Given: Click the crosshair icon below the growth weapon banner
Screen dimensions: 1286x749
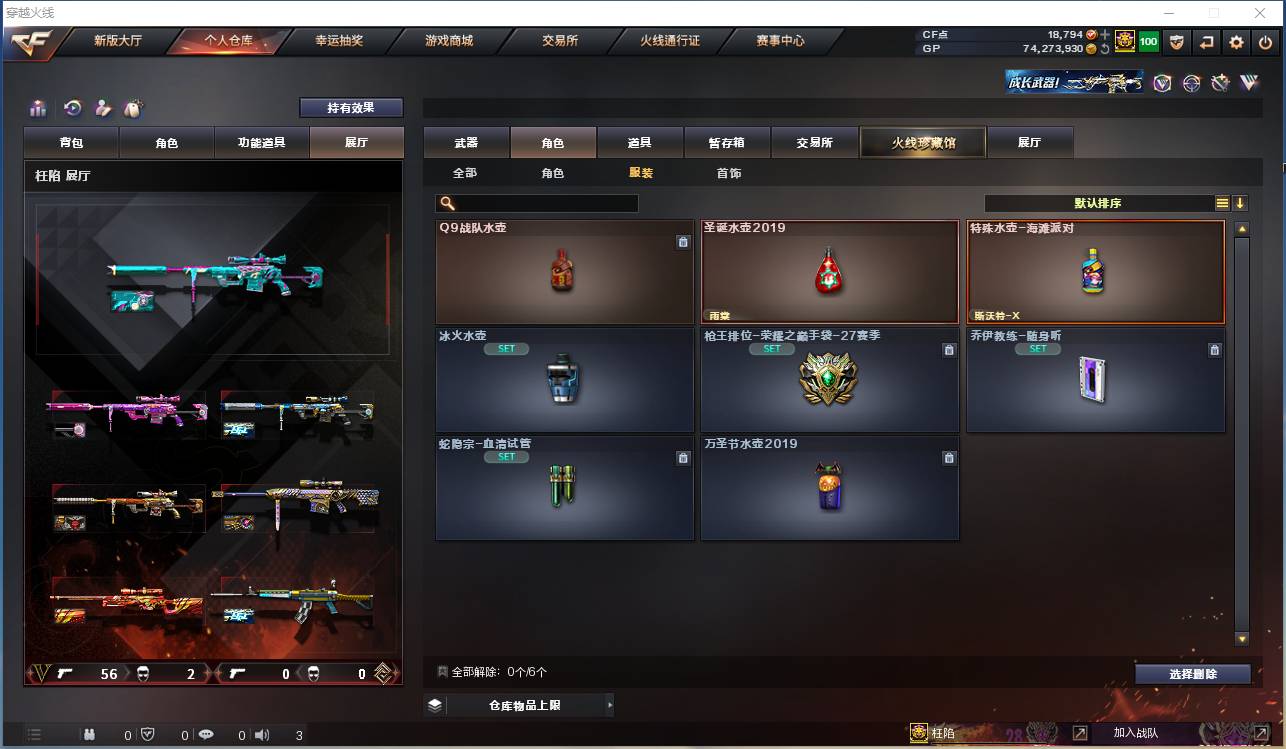Looking at the screenshot, I should [x=1191, y=83].
